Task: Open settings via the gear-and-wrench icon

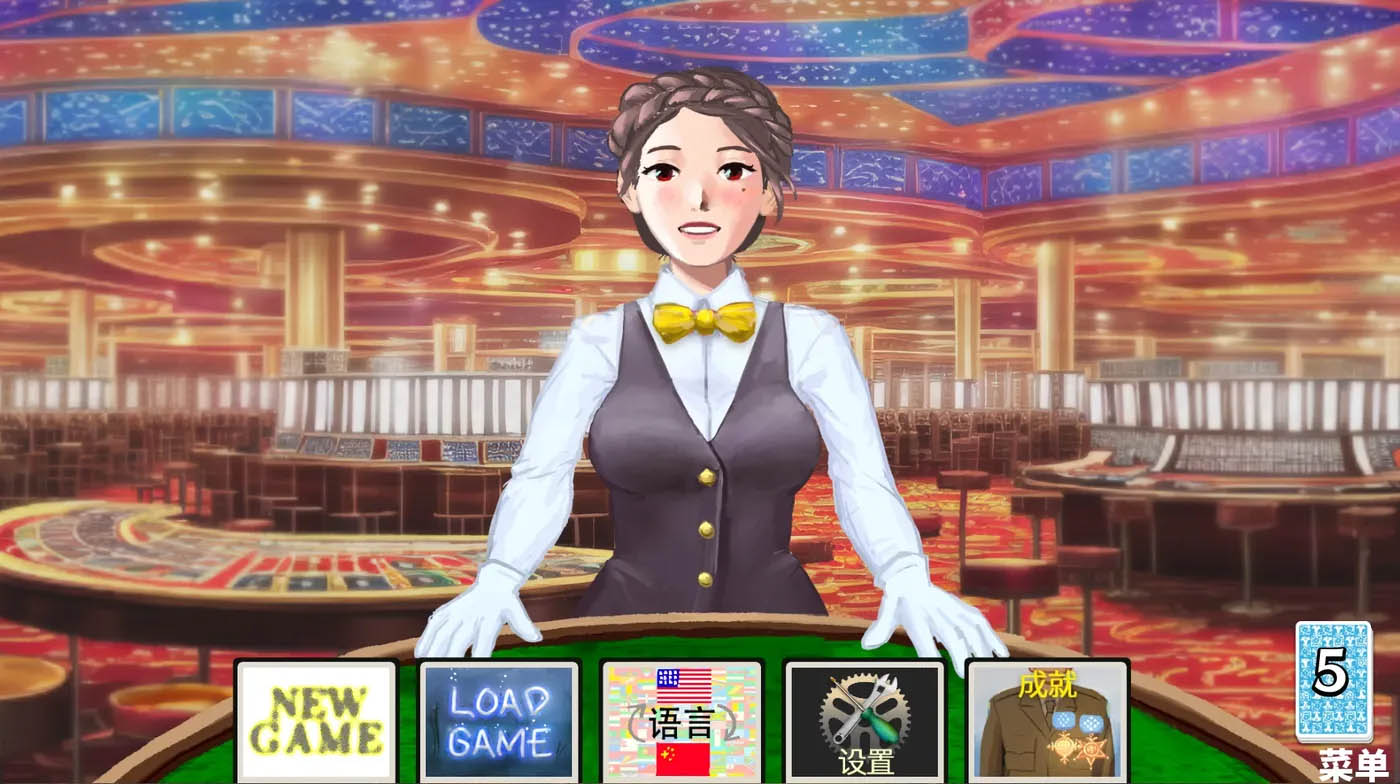Action: [x=864, y=719]
